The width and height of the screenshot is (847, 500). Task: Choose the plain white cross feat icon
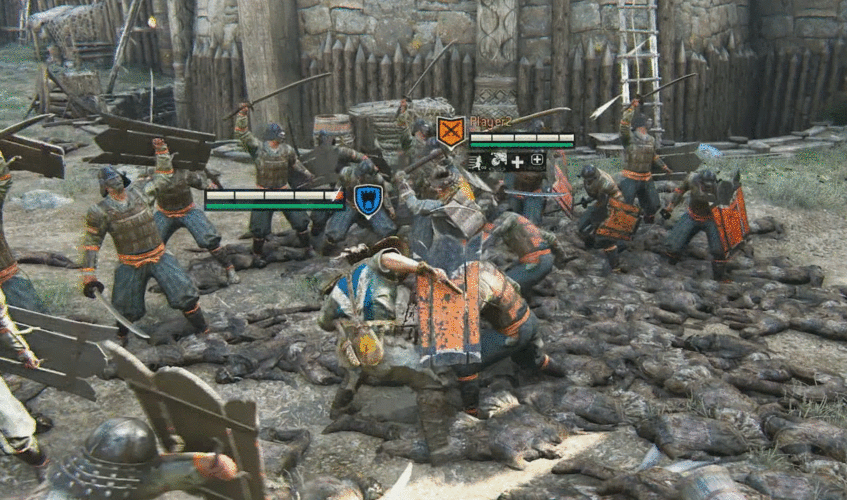(x=517, y=160)
